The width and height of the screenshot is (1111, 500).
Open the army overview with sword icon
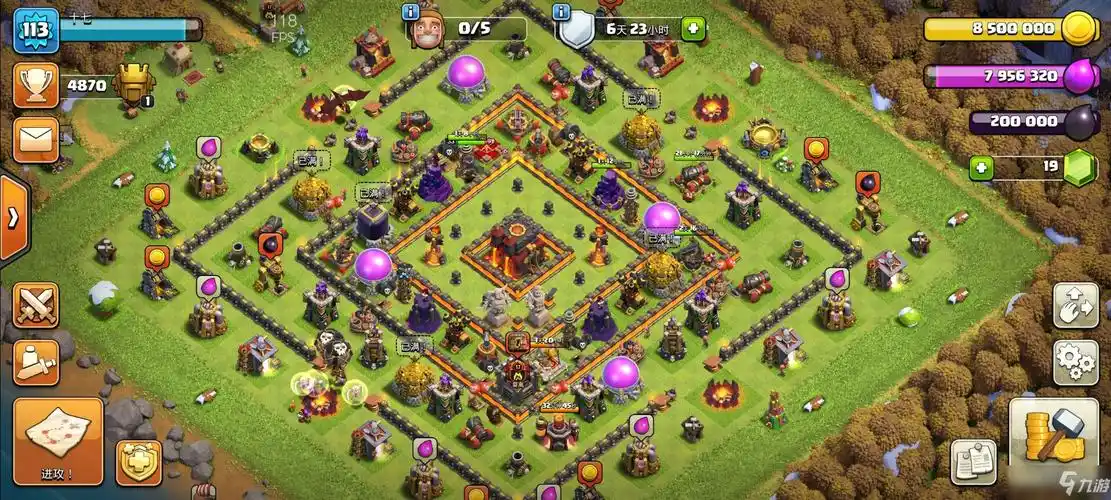[x=36, y=362]
